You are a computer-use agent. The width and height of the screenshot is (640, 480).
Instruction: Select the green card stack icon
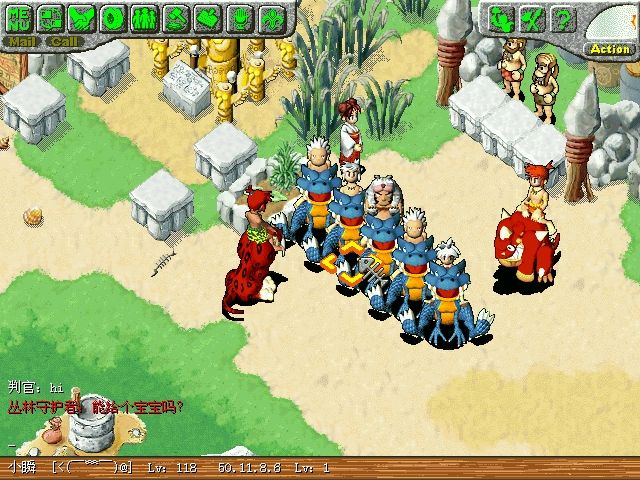(206, 17)
